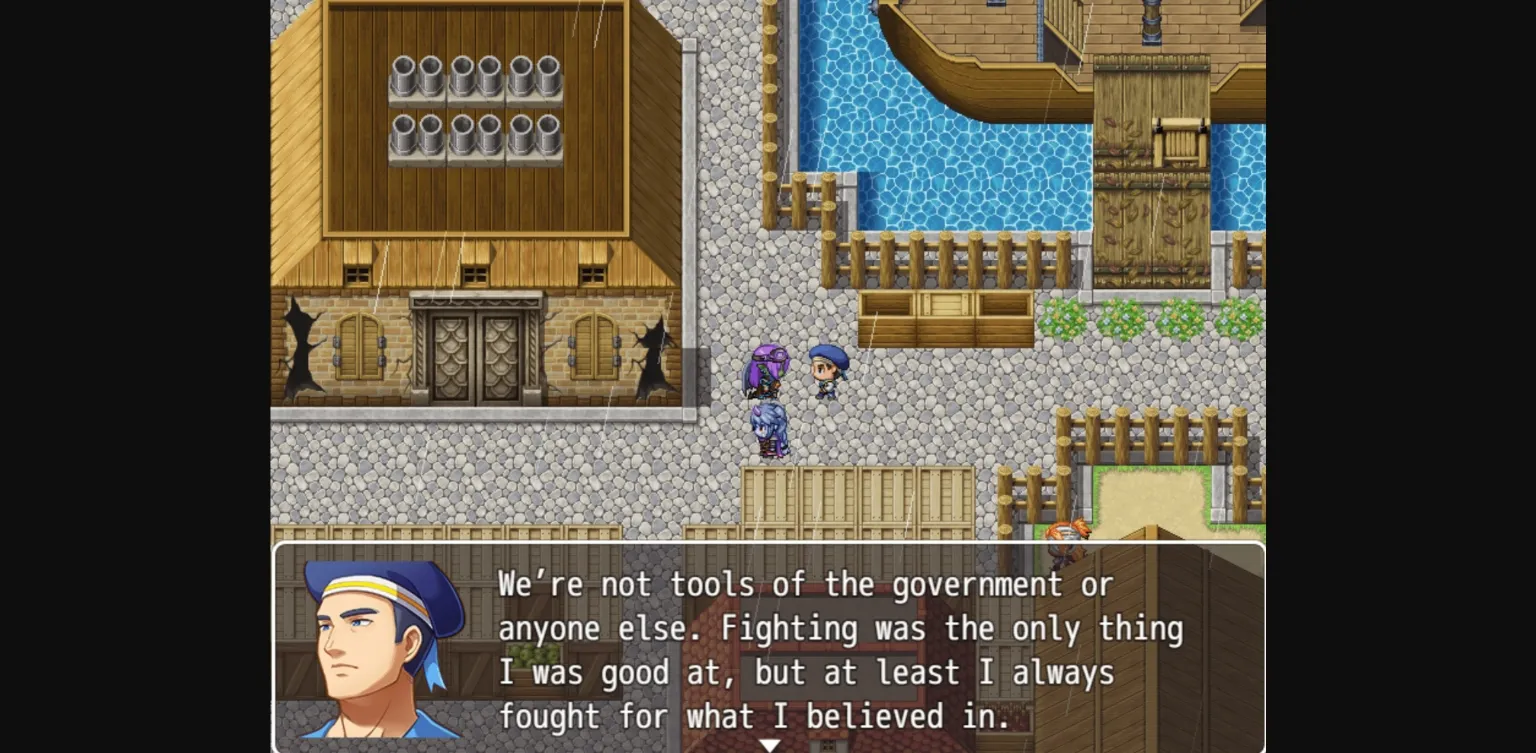
Task: Click the blue-capped sailor sprite on the street
Action: point(826,370)
